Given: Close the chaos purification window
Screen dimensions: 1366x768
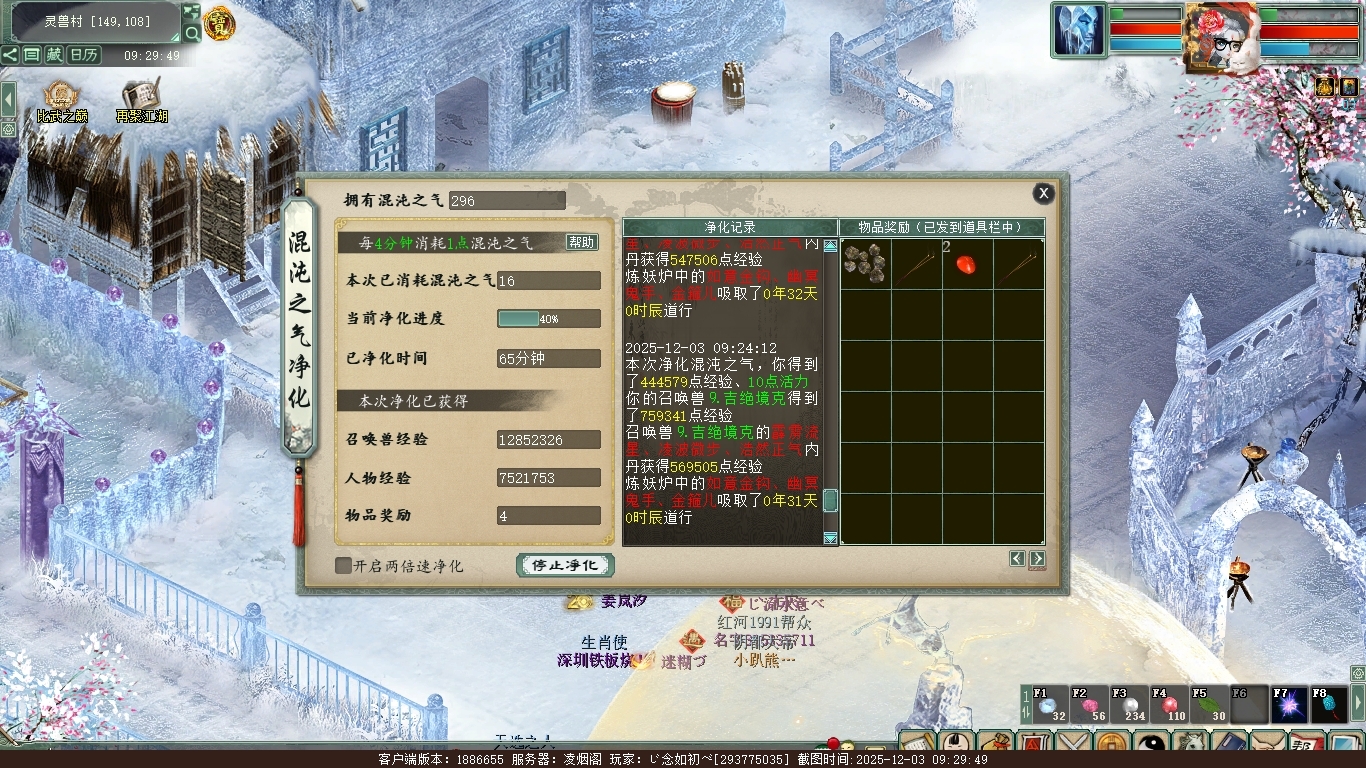Looking at the screenshot, I should click(1043, 193).
